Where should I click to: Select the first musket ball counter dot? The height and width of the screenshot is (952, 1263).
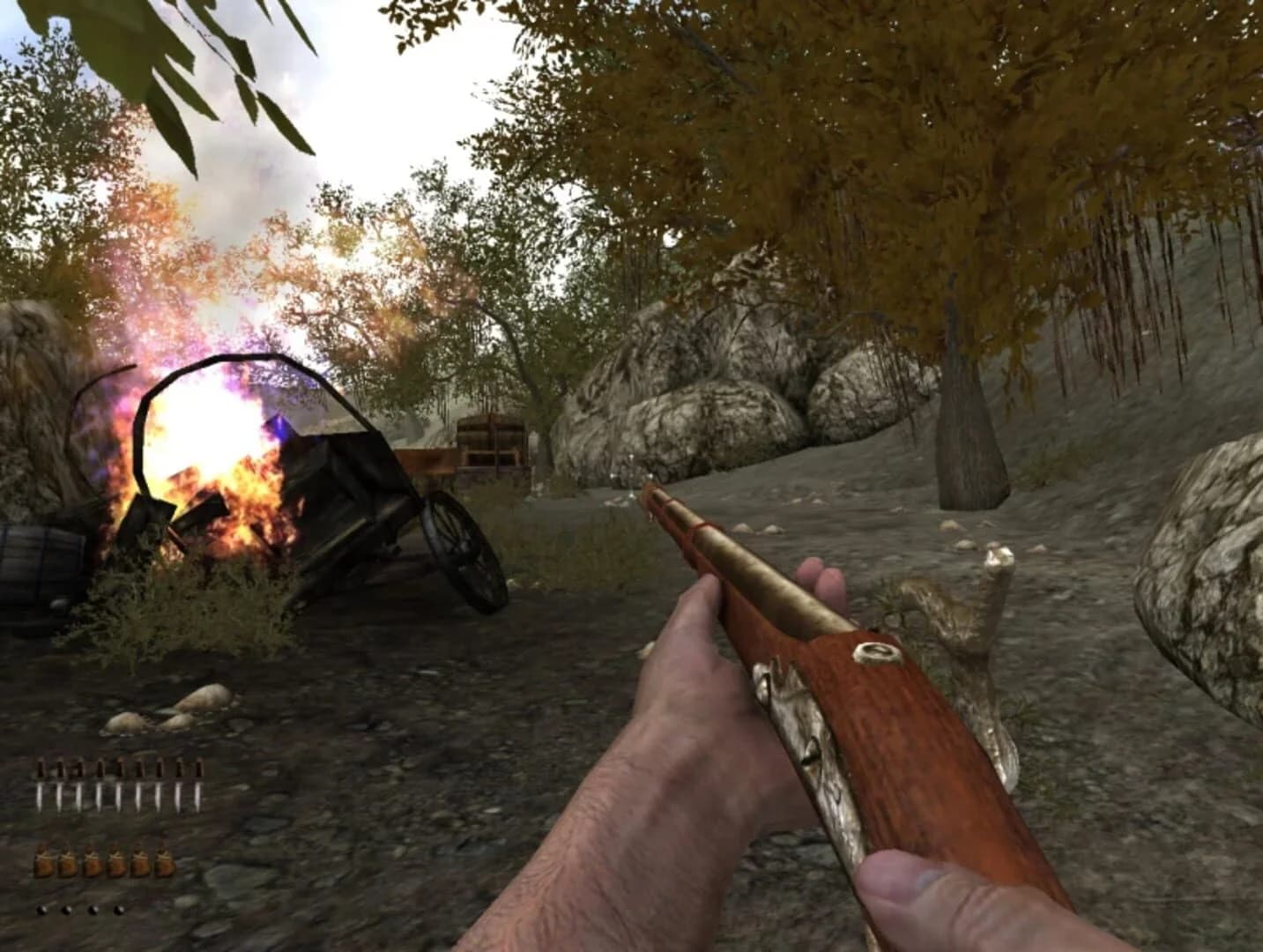click(x=41, y=909)
